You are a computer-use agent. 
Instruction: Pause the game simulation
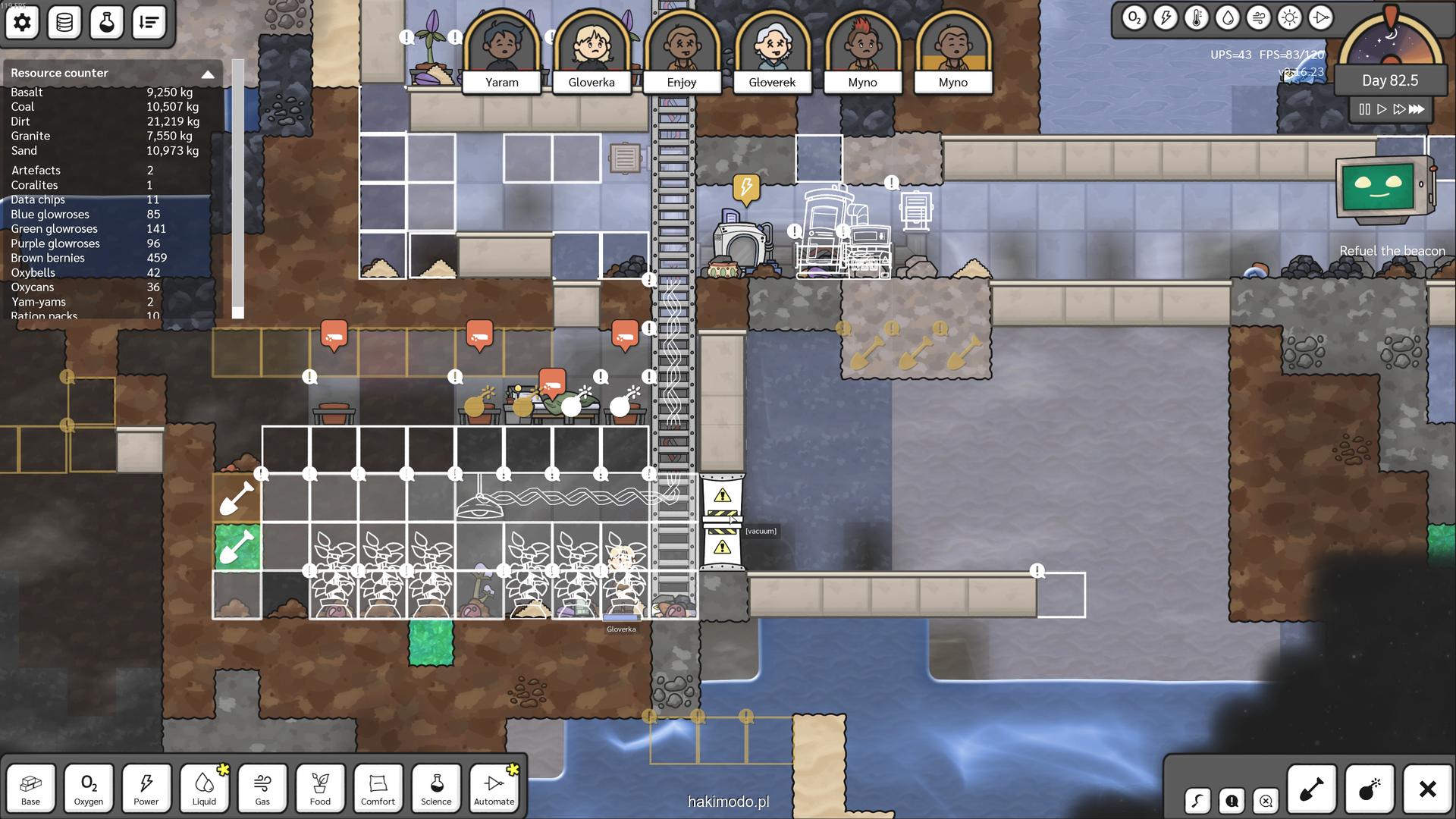(1364, 109)
